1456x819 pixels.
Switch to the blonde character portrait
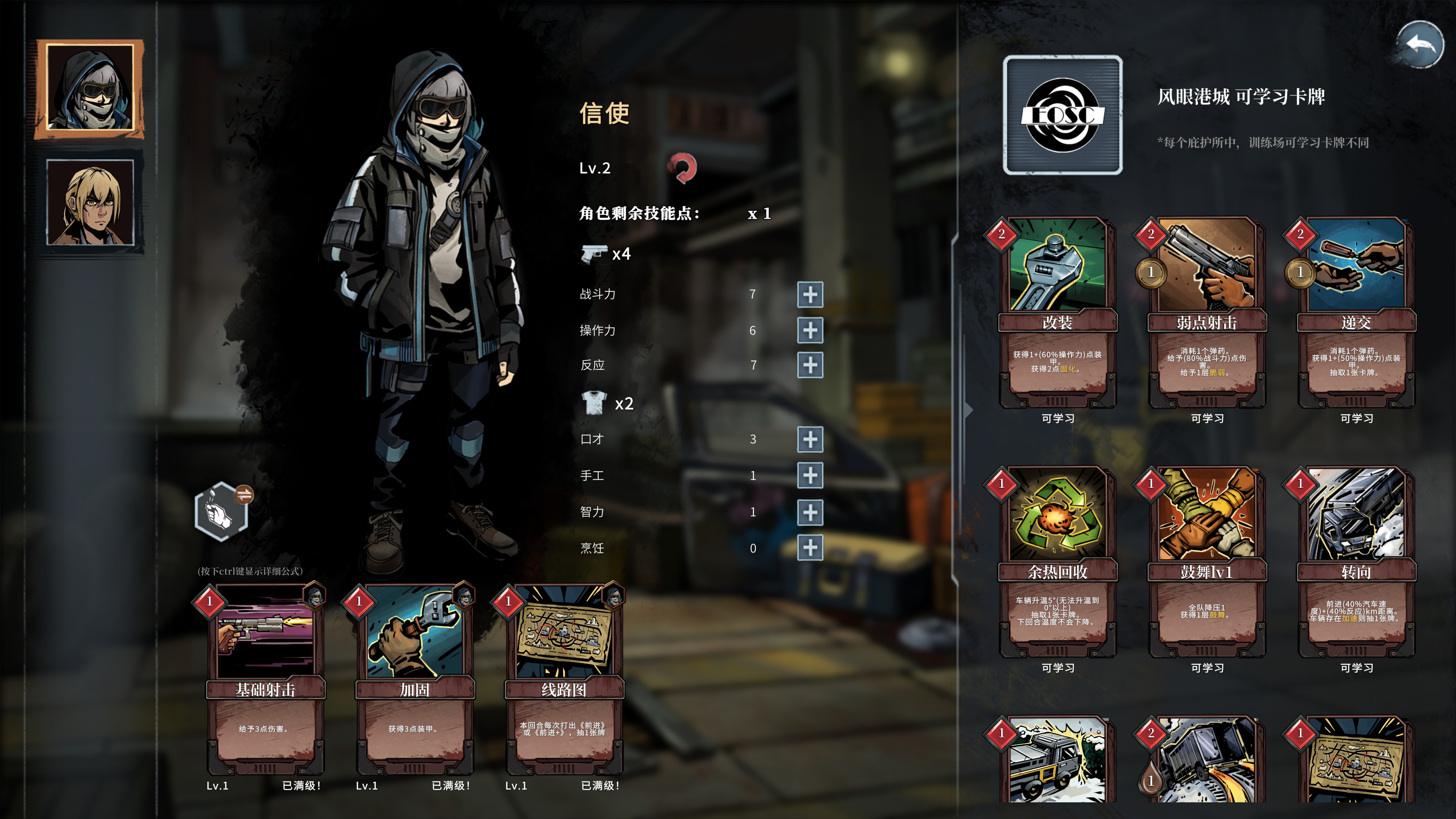tap(91, 202)
